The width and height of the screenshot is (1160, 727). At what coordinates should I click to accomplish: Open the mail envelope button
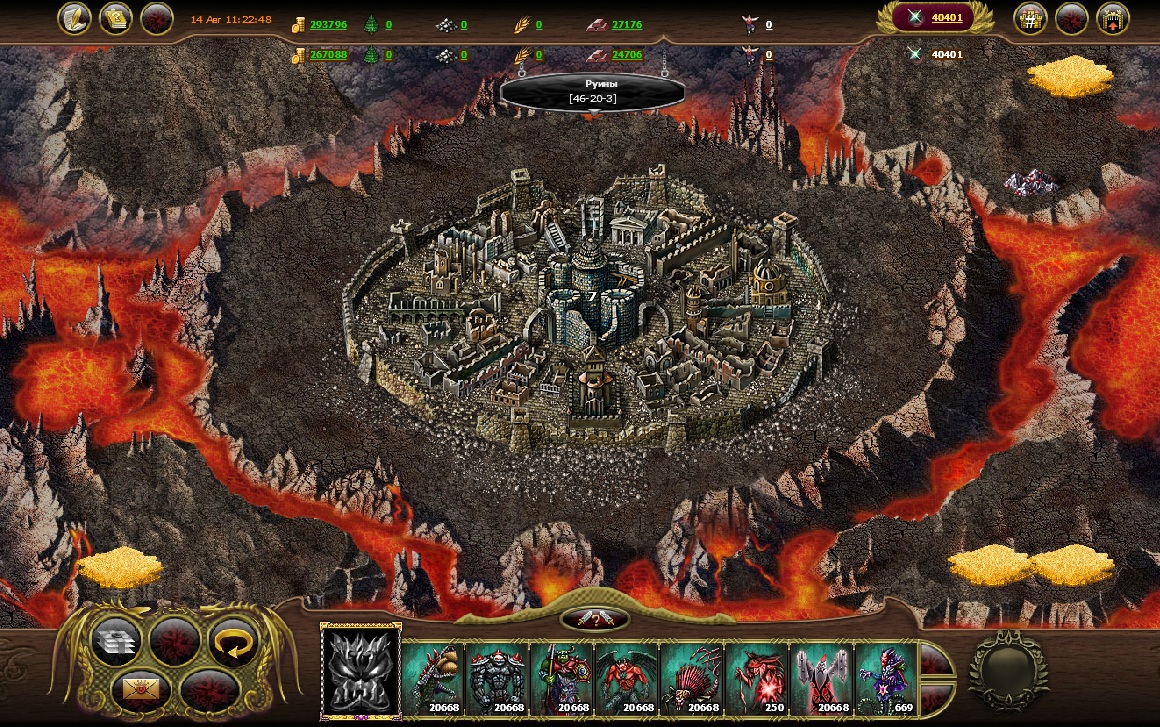(139, 688)
